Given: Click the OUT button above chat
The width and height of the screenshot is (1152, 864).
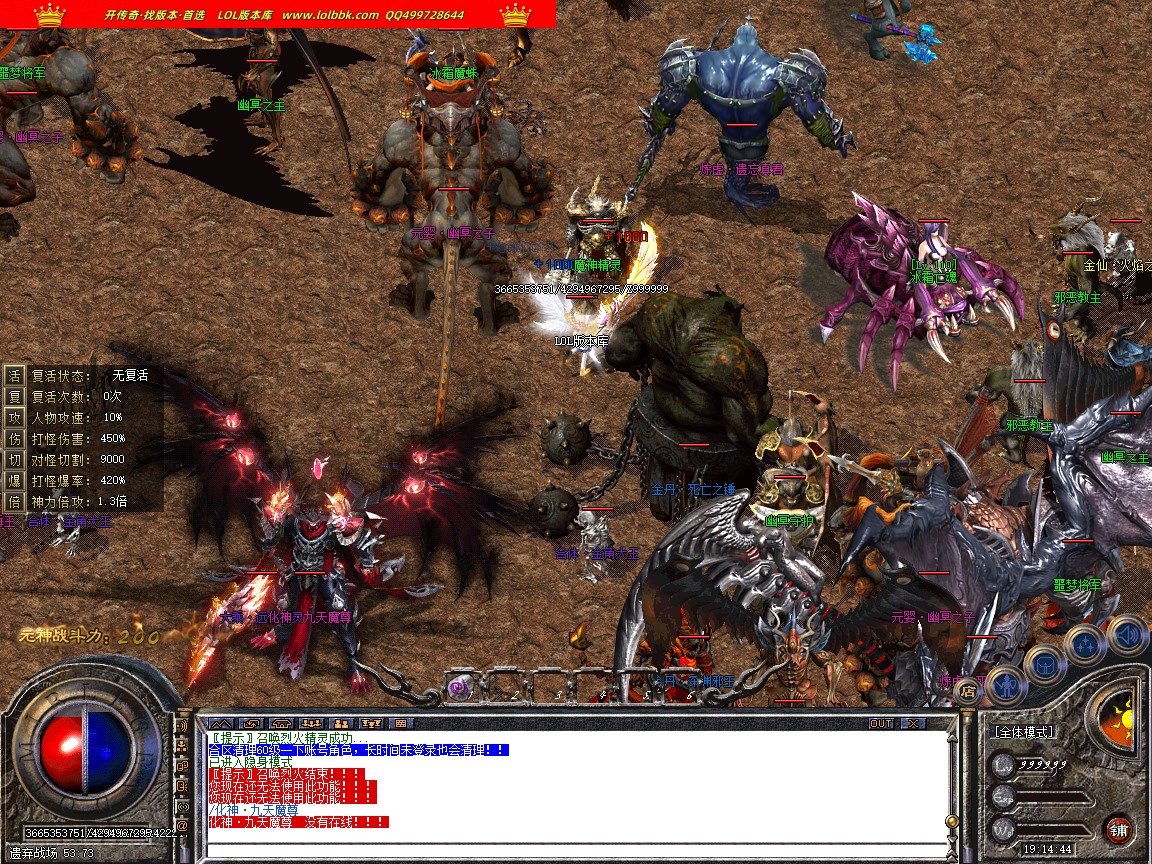Looking at the screenshot, I should (x=881, y=723).
